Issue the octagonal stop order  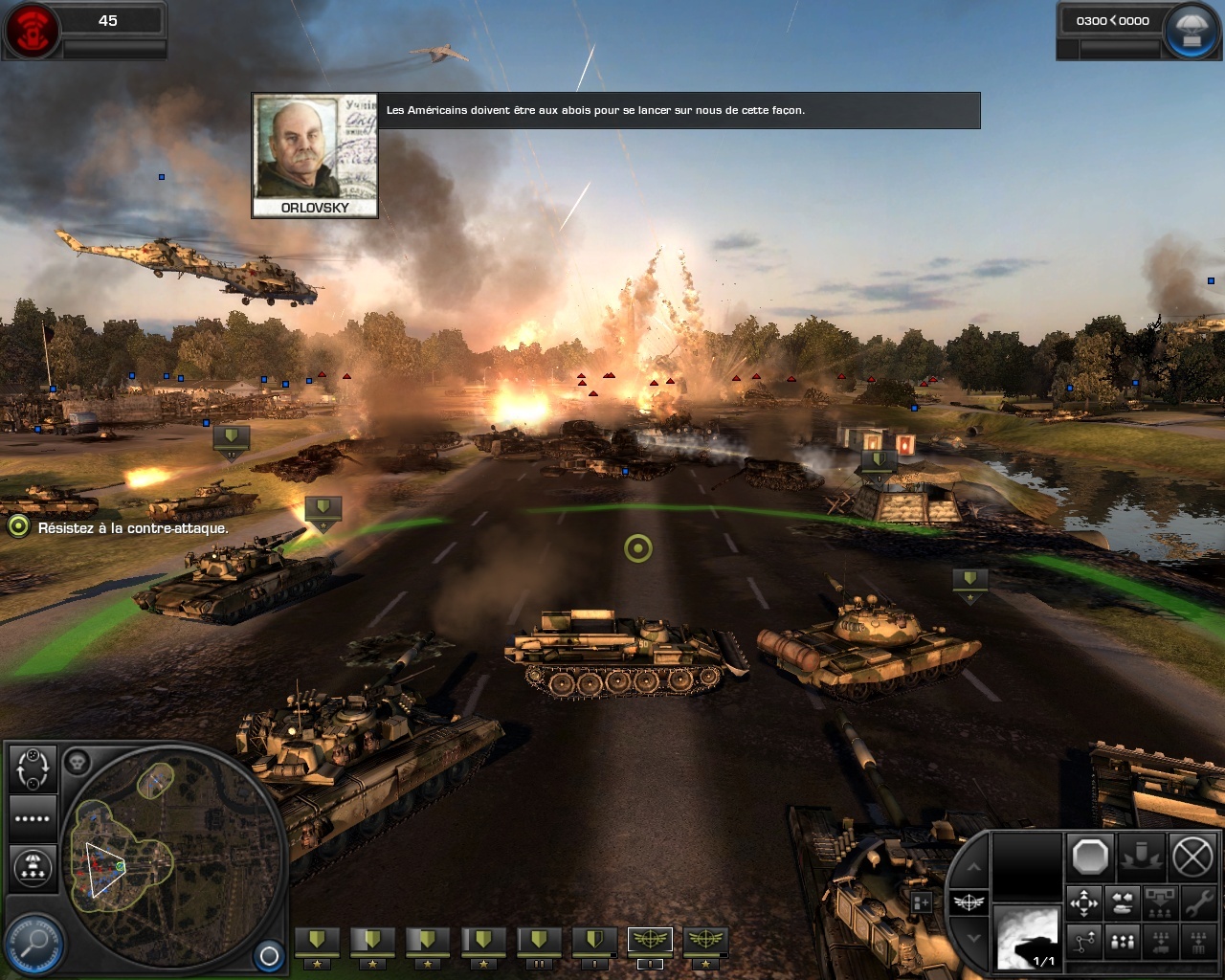(x=1090, y=857)
